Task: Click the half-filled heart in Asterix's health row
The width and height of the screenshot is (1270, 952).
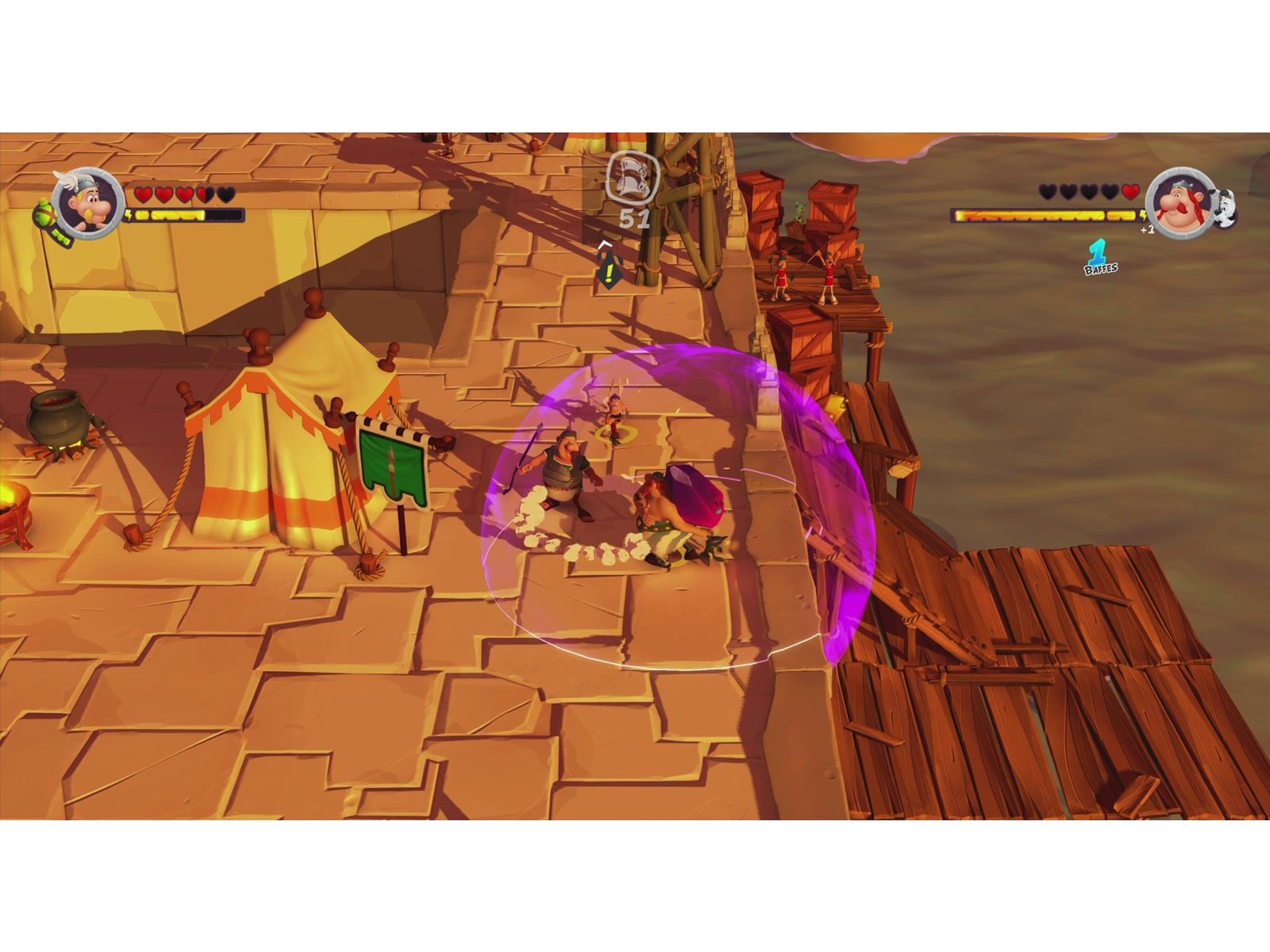Action: (x=204, y=194)
